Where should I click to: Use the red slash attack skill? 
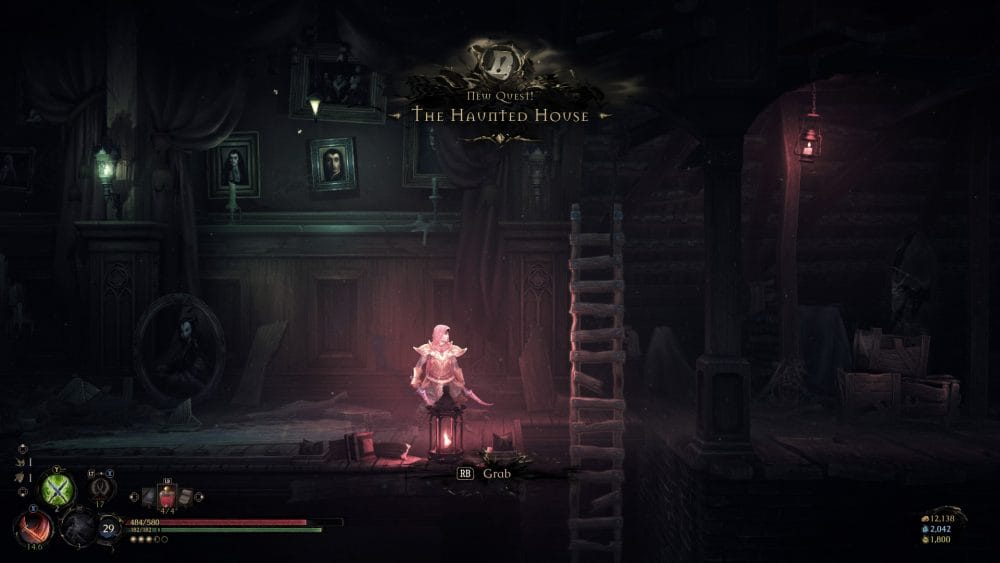click(31, 527)
